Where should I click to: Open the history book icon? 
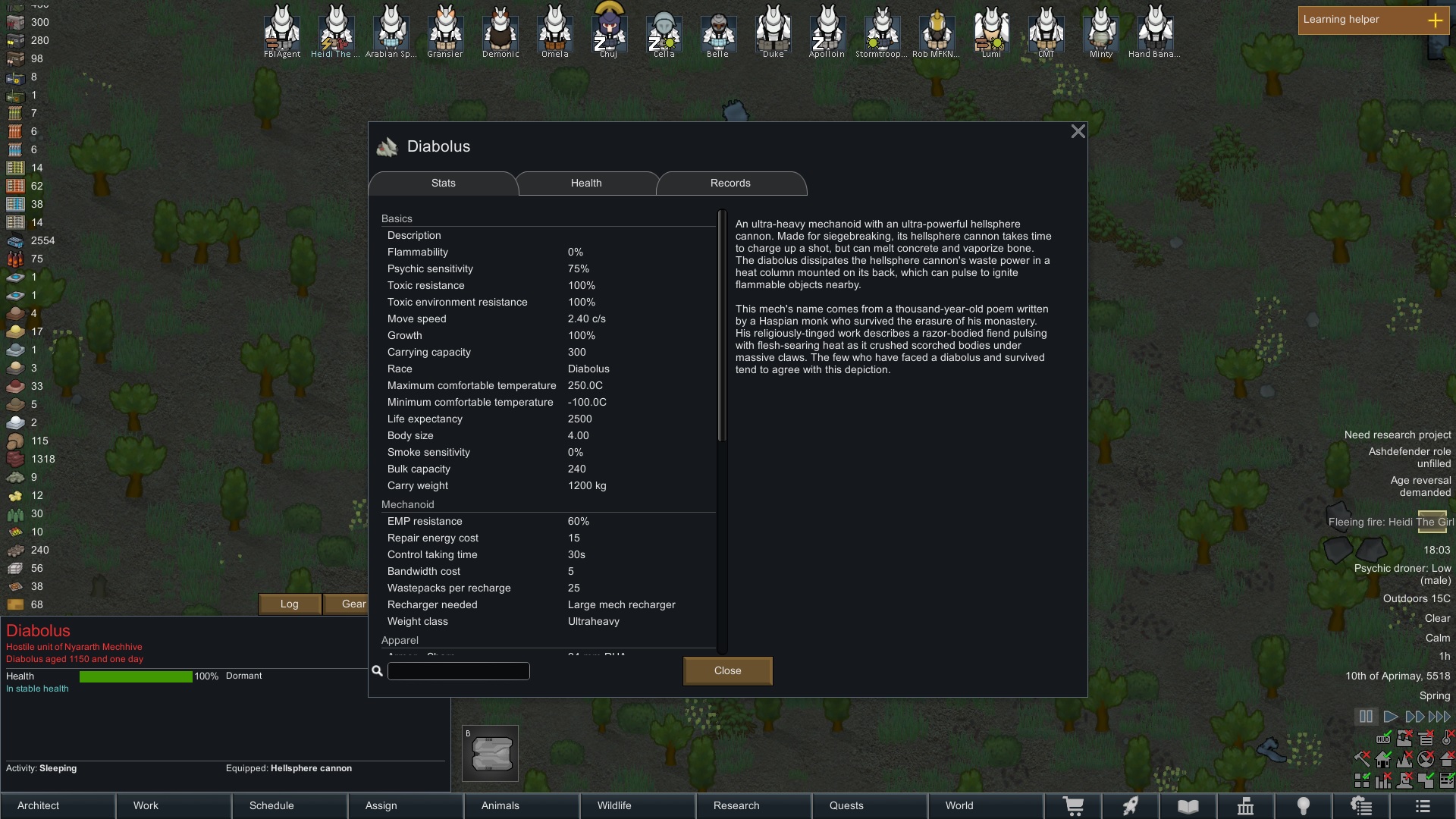[x=1188, y=805]
